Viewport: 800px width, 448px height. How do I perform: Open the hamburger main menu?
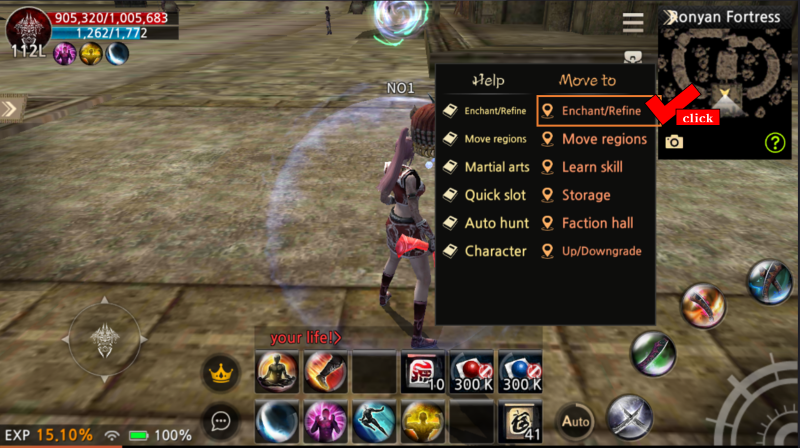pyautogui.click(x=632, y=22)
